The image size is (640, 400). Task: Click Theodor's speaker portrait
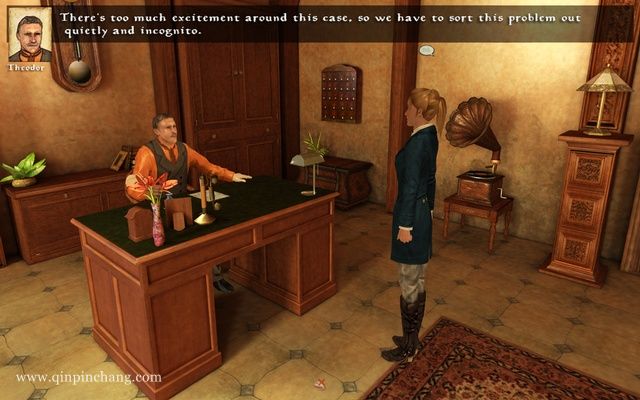tap(29, 33)
